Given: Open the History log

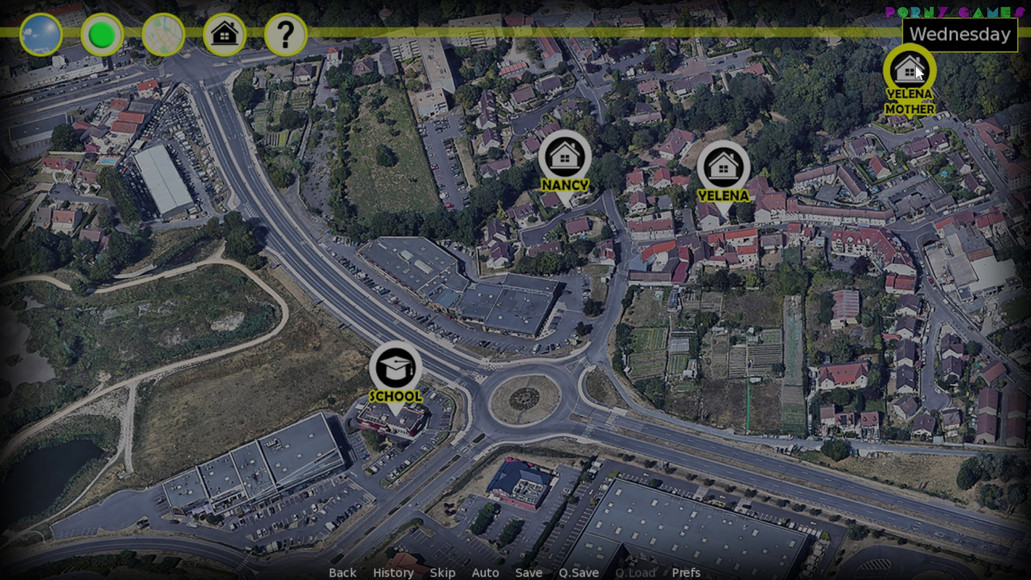Looking at the screenshot, I should (393, 573).
